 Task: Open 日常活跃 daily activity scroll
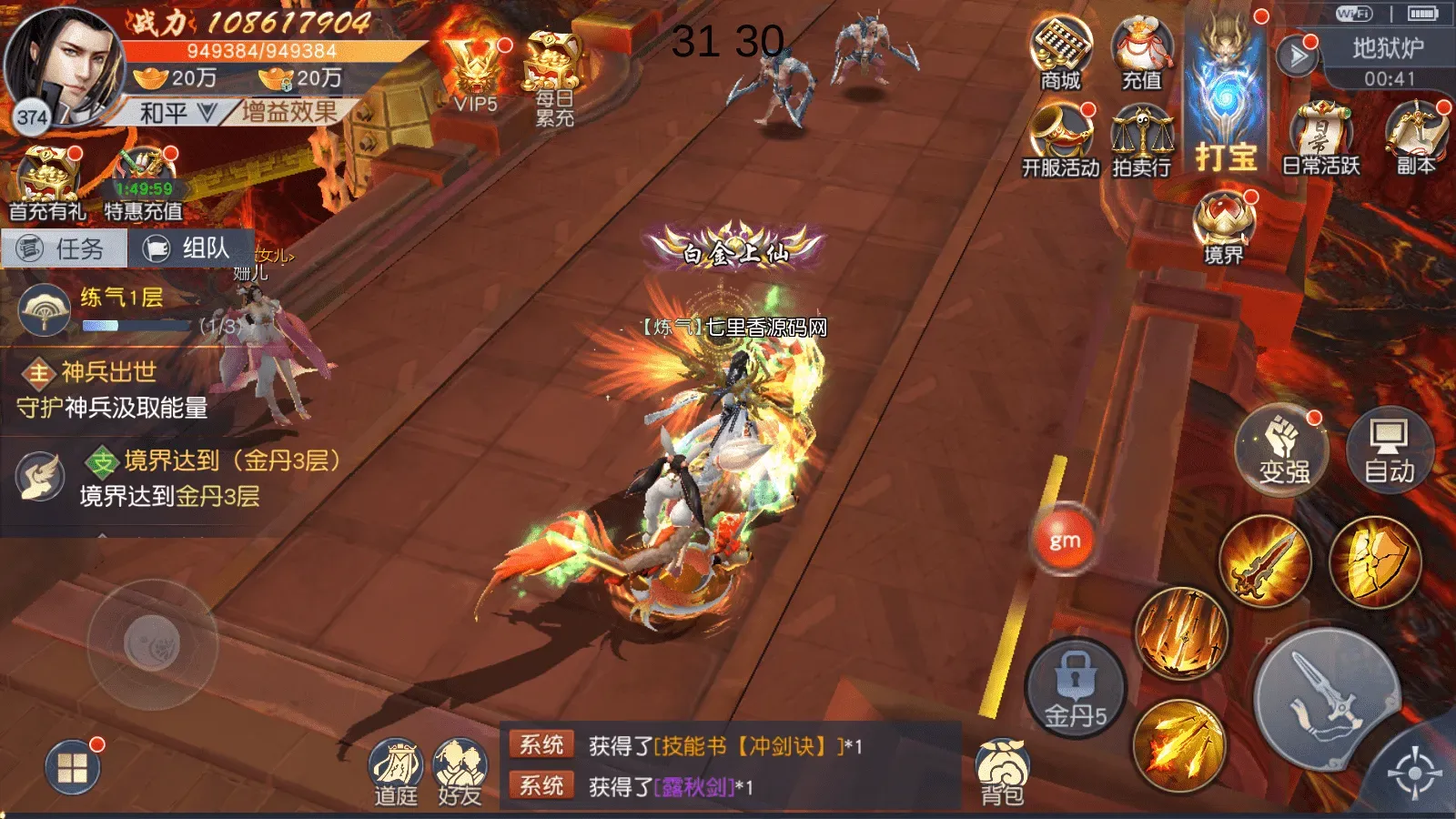point(1320,139)
